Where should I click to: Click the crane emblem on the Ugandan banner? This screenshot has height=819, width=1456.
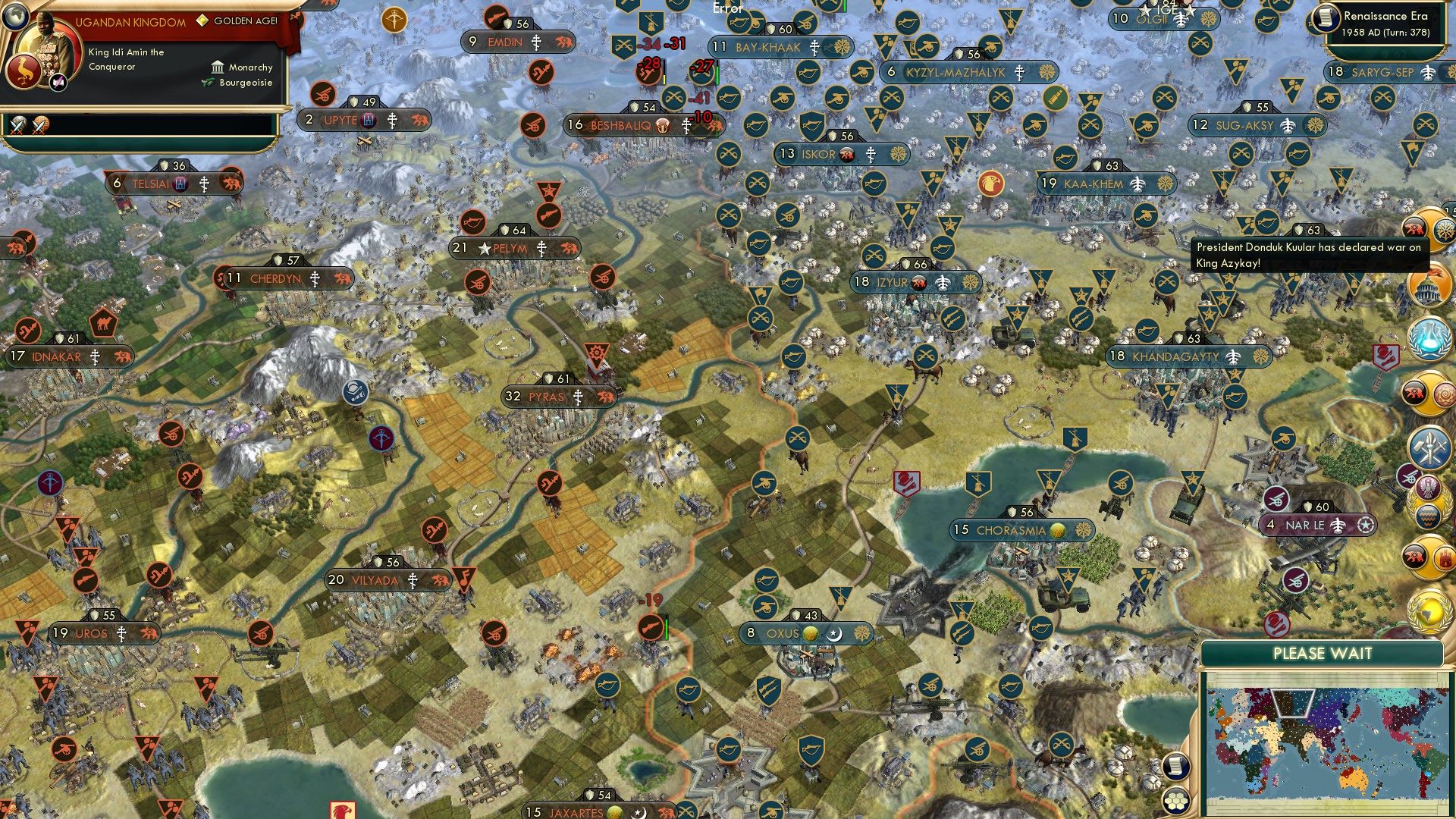pyautogui.click(x=24, y=71)
